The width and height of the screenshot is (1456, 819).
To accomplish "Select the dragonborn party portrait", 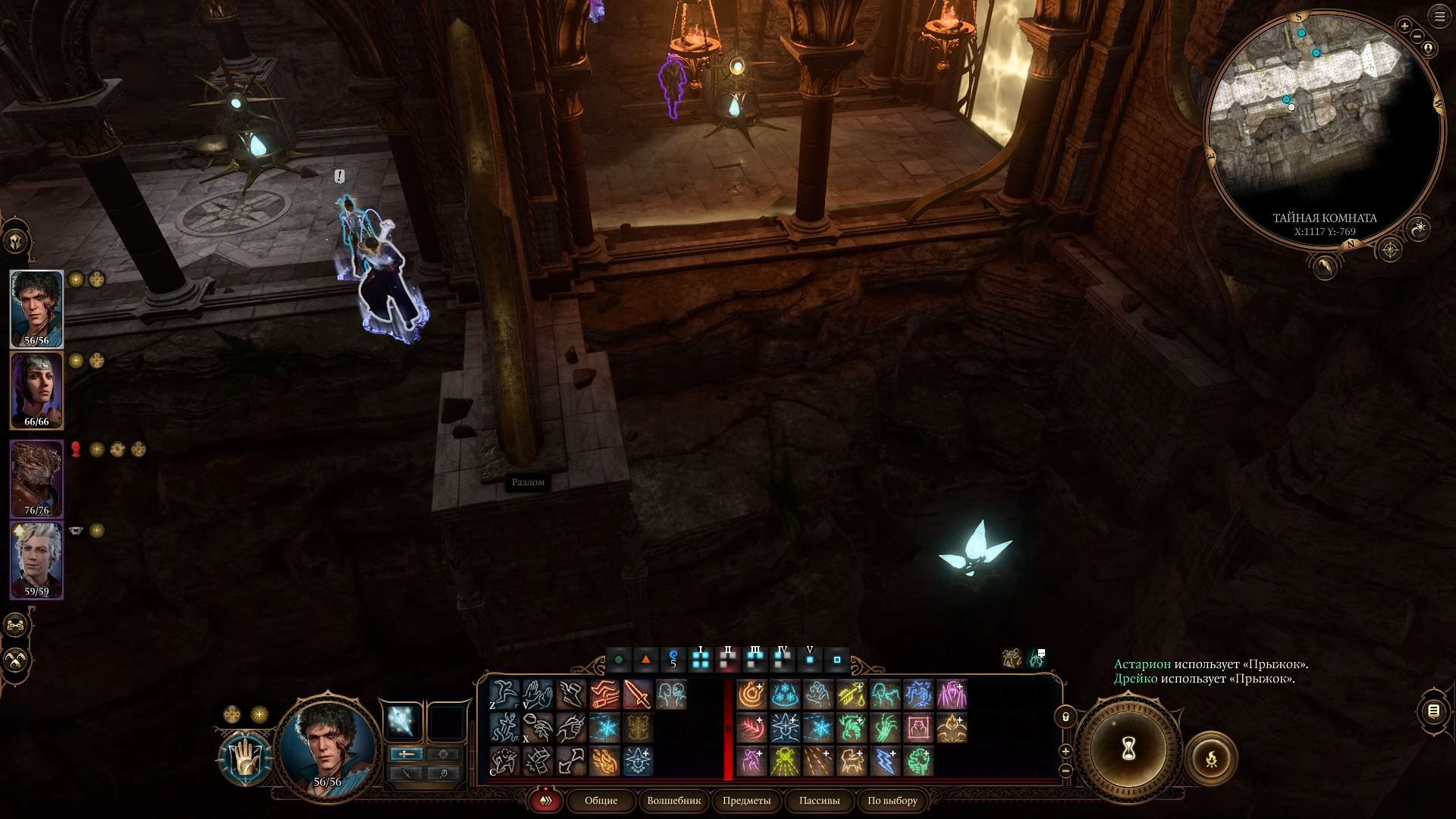I will (x=36, y=477).
